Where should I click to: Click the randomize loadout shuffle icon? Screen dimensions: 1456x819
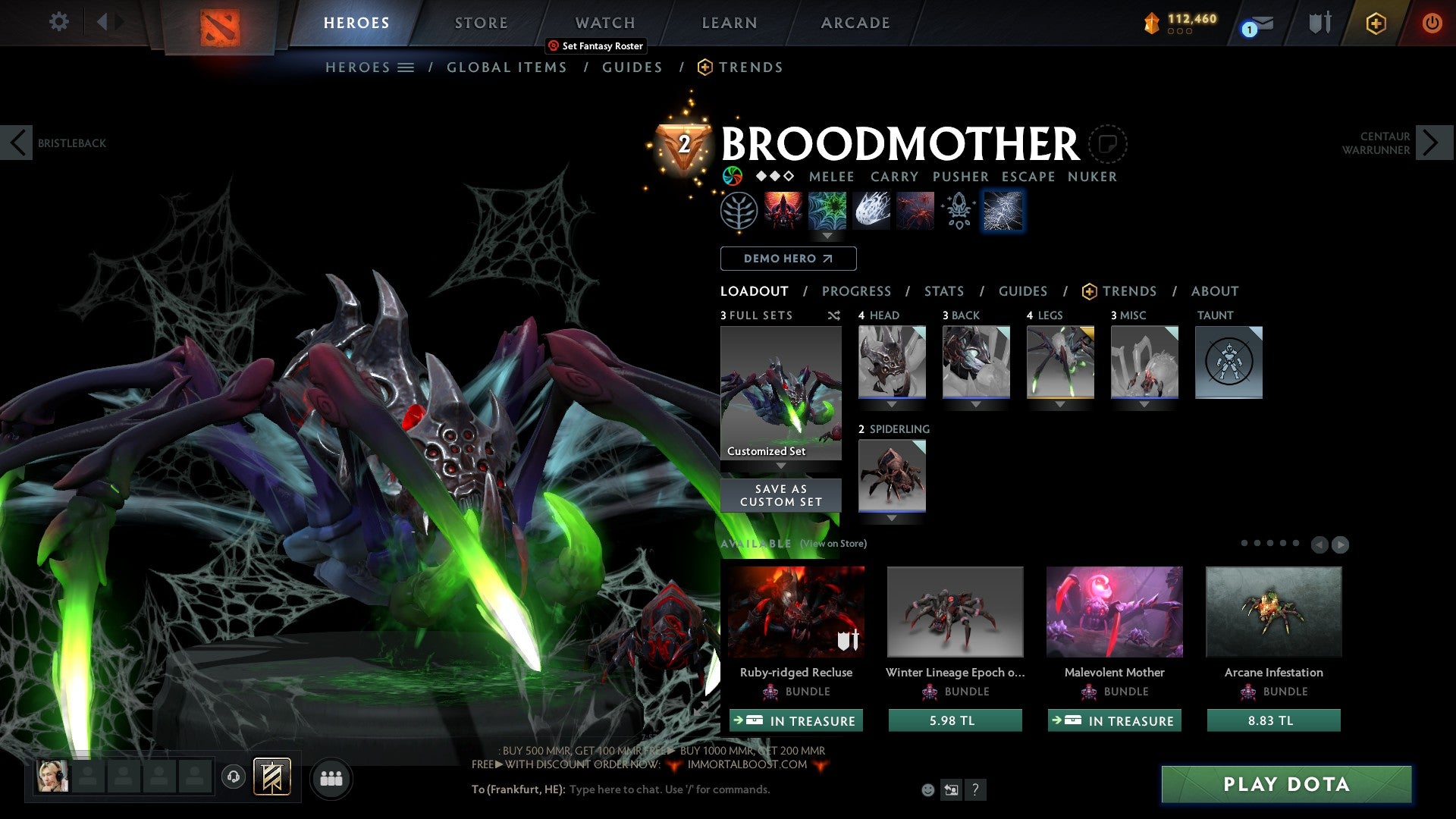point(834,315)
